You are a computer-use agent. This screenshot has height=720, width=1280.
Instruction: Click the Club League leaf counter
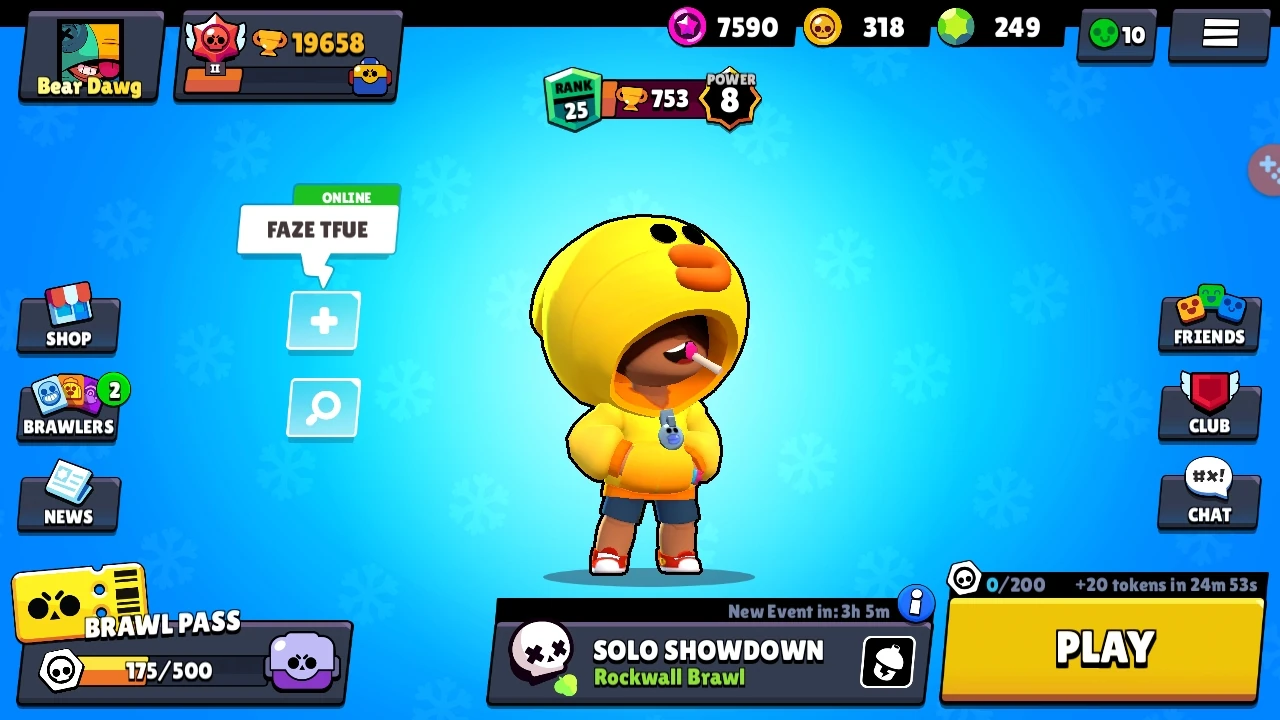tap(1115, 33)
